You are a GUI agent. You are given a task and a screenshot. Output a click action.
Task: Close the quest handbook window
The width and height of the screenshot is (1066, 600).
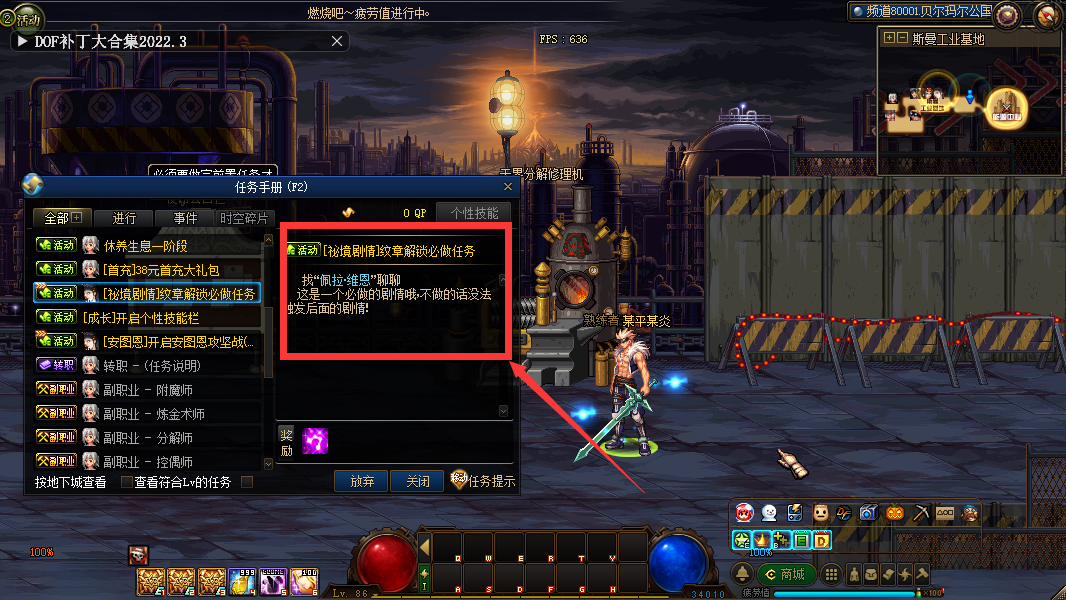pyautogui.click(x=507, y=187)
